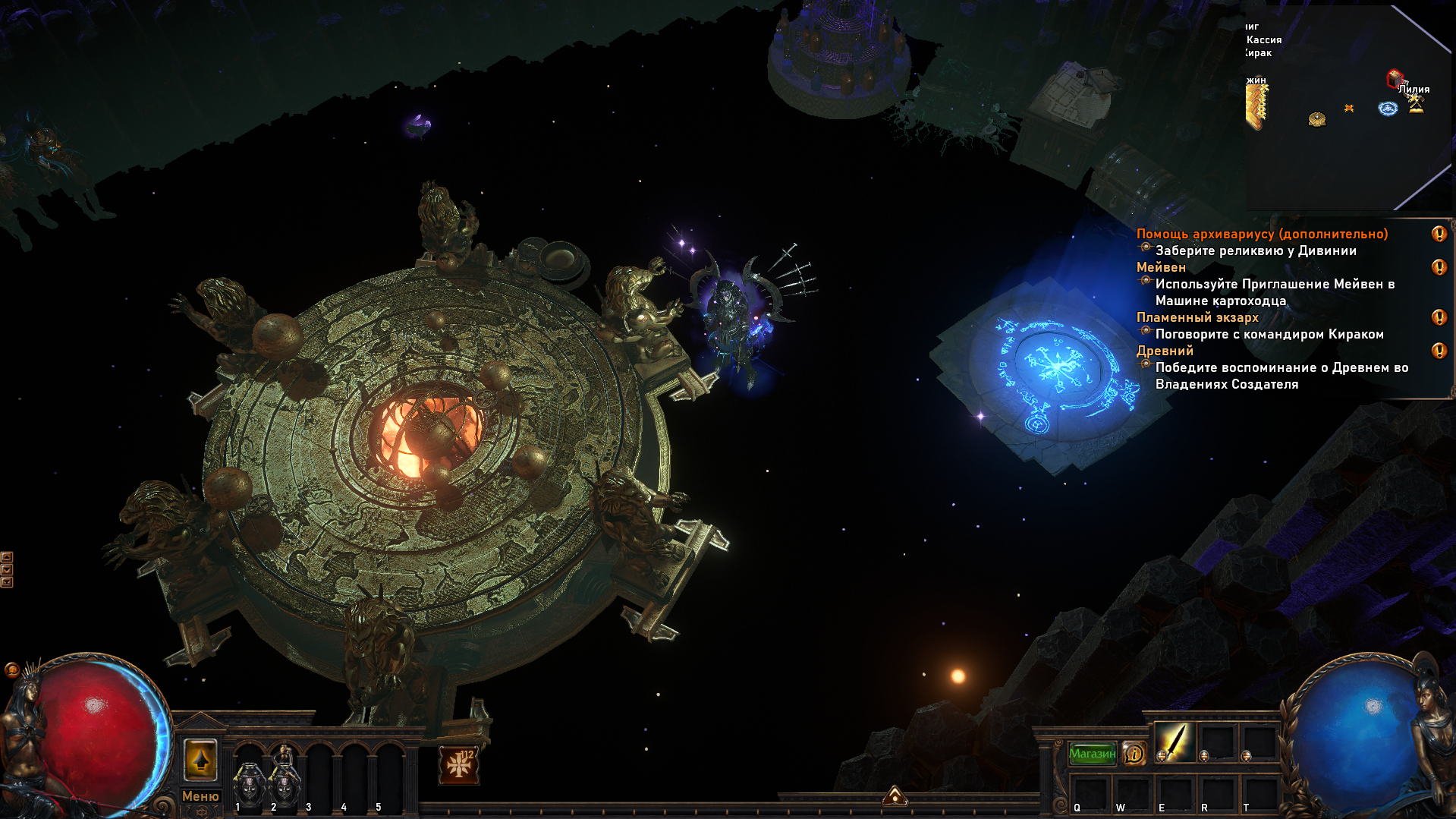Click the cross icon marked 112
This screenshot has height=819, width=1456.
pyautogui.click(x=459, y=765)
